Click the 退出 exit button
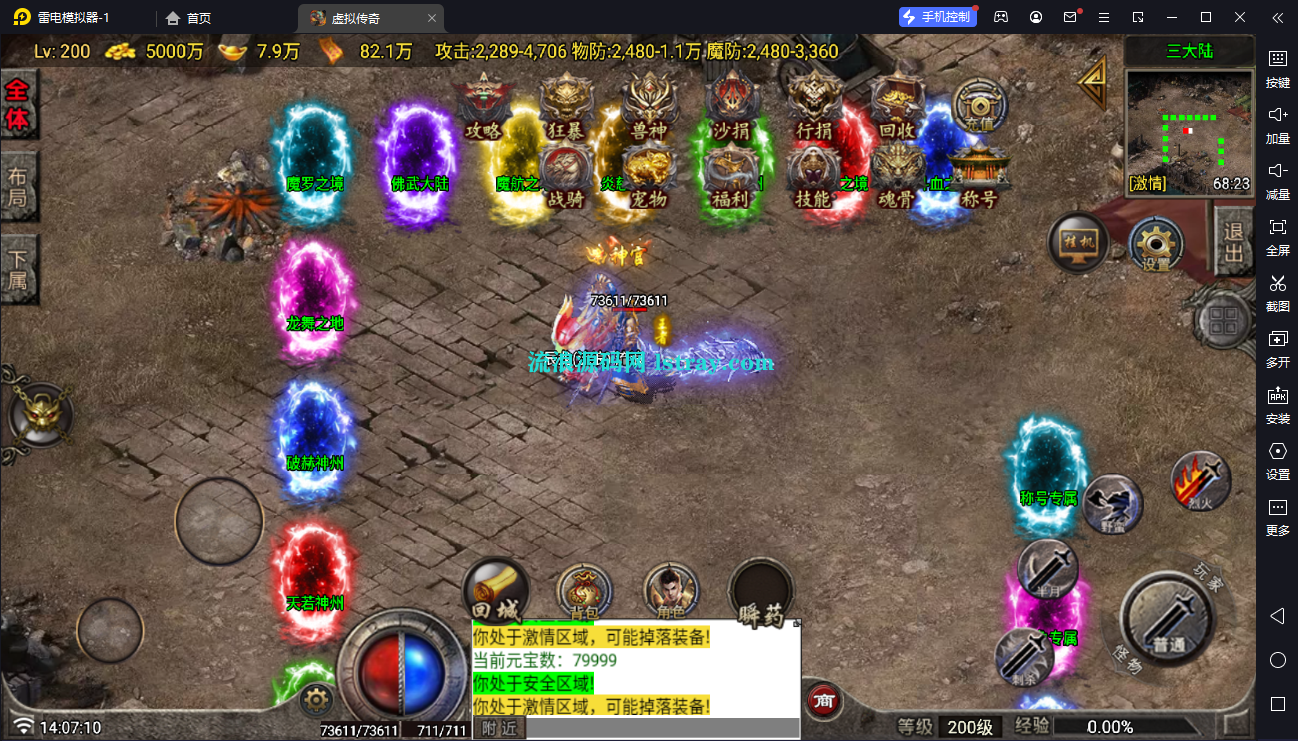 [x=1235, y=241]
